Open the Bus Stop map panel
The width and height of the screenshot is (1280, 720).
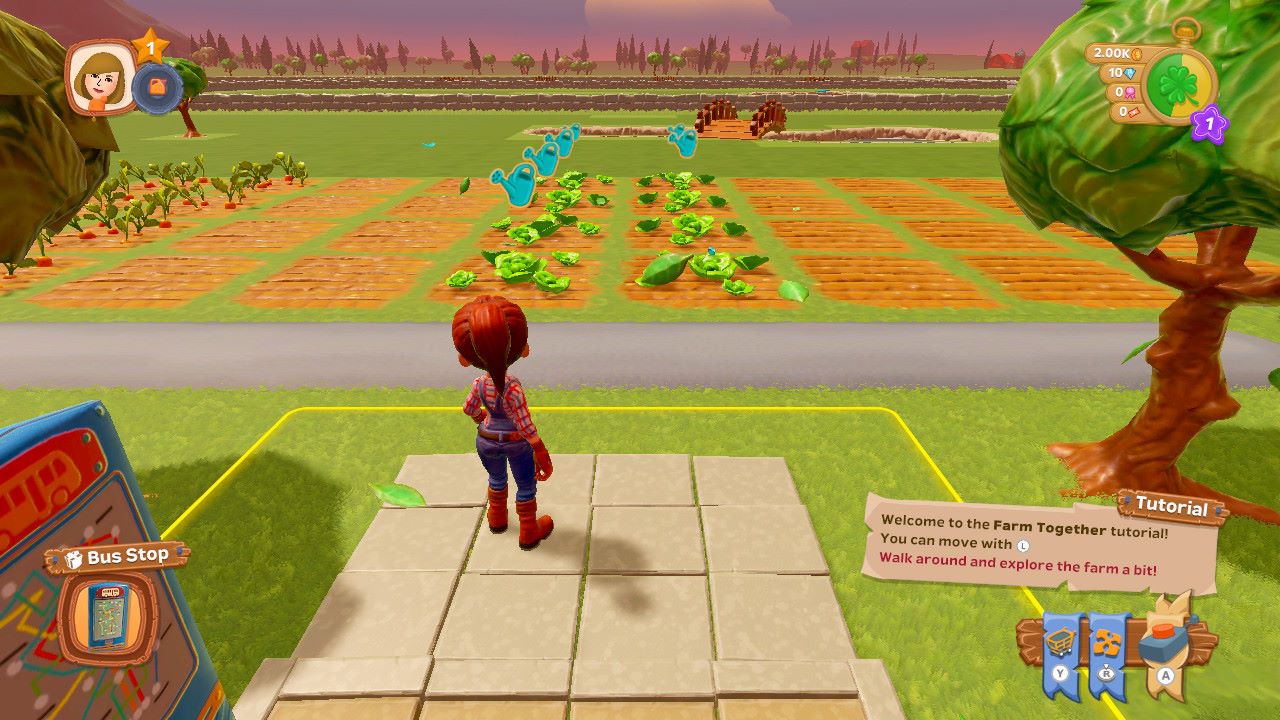tap(107, 613)
